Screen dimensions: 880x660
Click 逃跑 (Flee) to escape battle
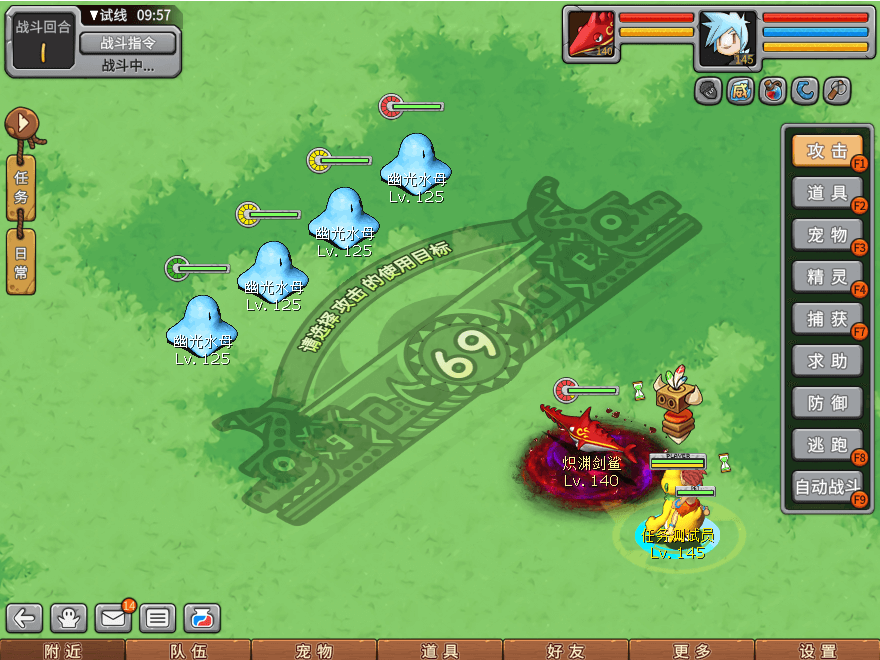coord(827,445)
